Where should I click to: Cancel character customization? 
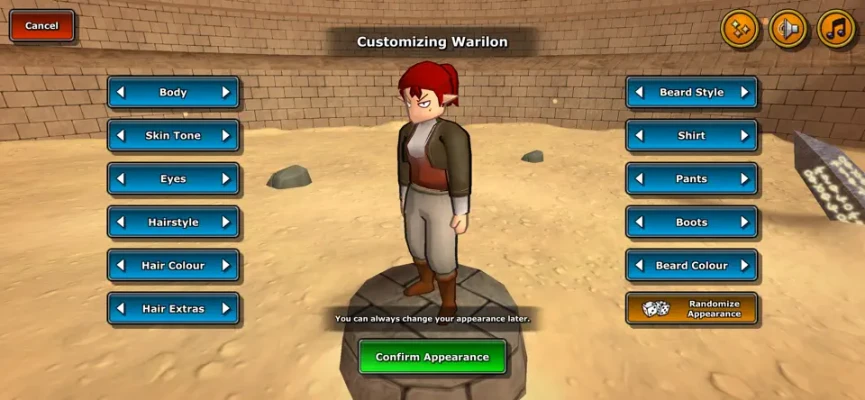coord(42,25)
